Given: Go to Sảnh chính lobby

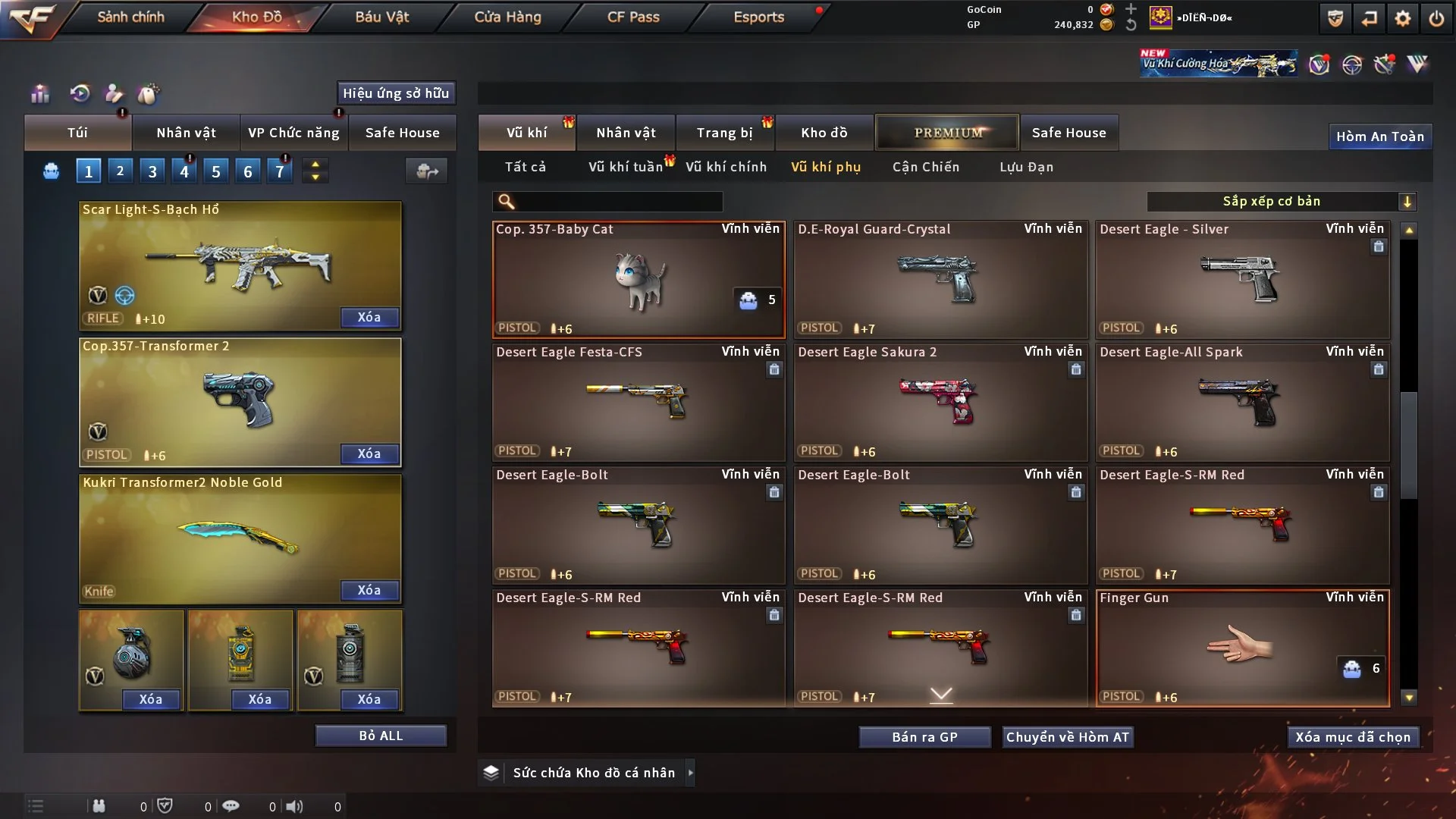Looking at the screenshot, I should click(x=130, y=17).
